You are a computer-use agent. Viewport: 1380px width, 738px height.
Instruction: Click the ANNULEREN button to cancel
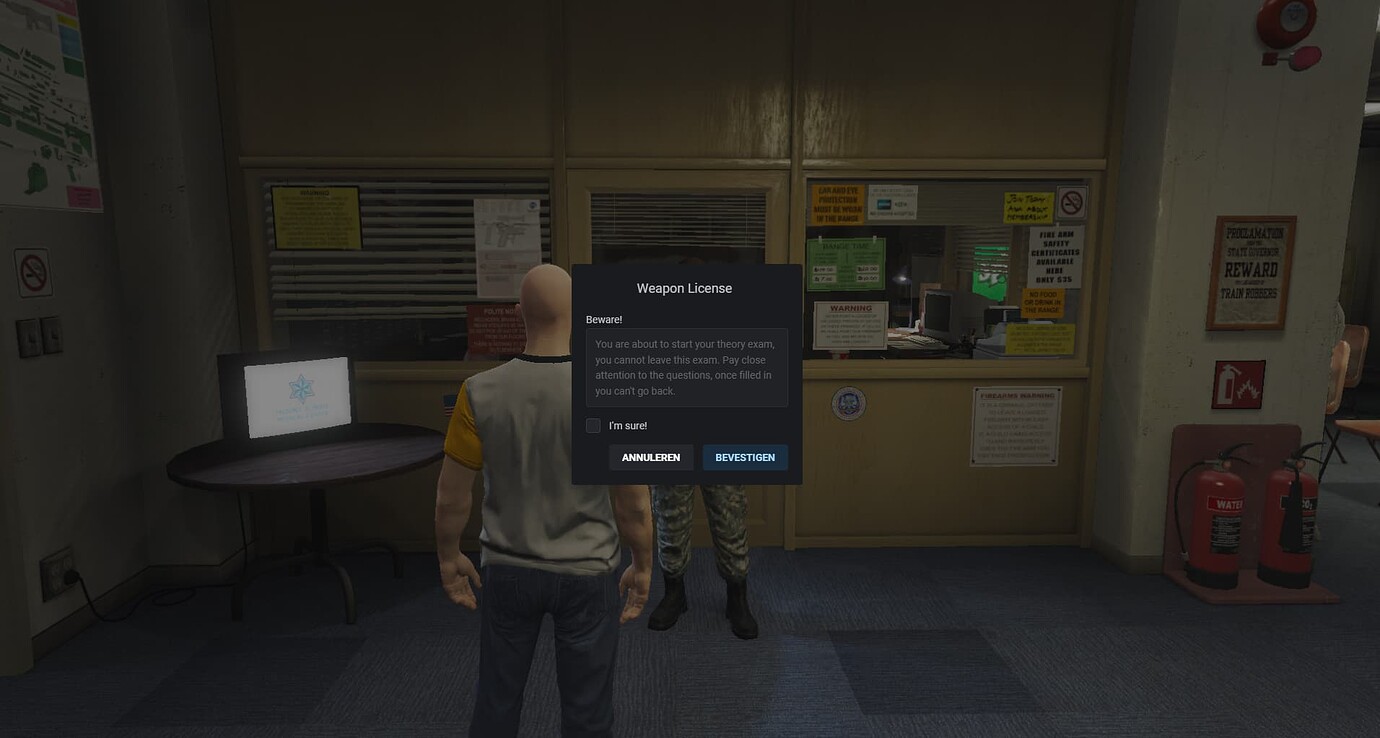point(651,457)
